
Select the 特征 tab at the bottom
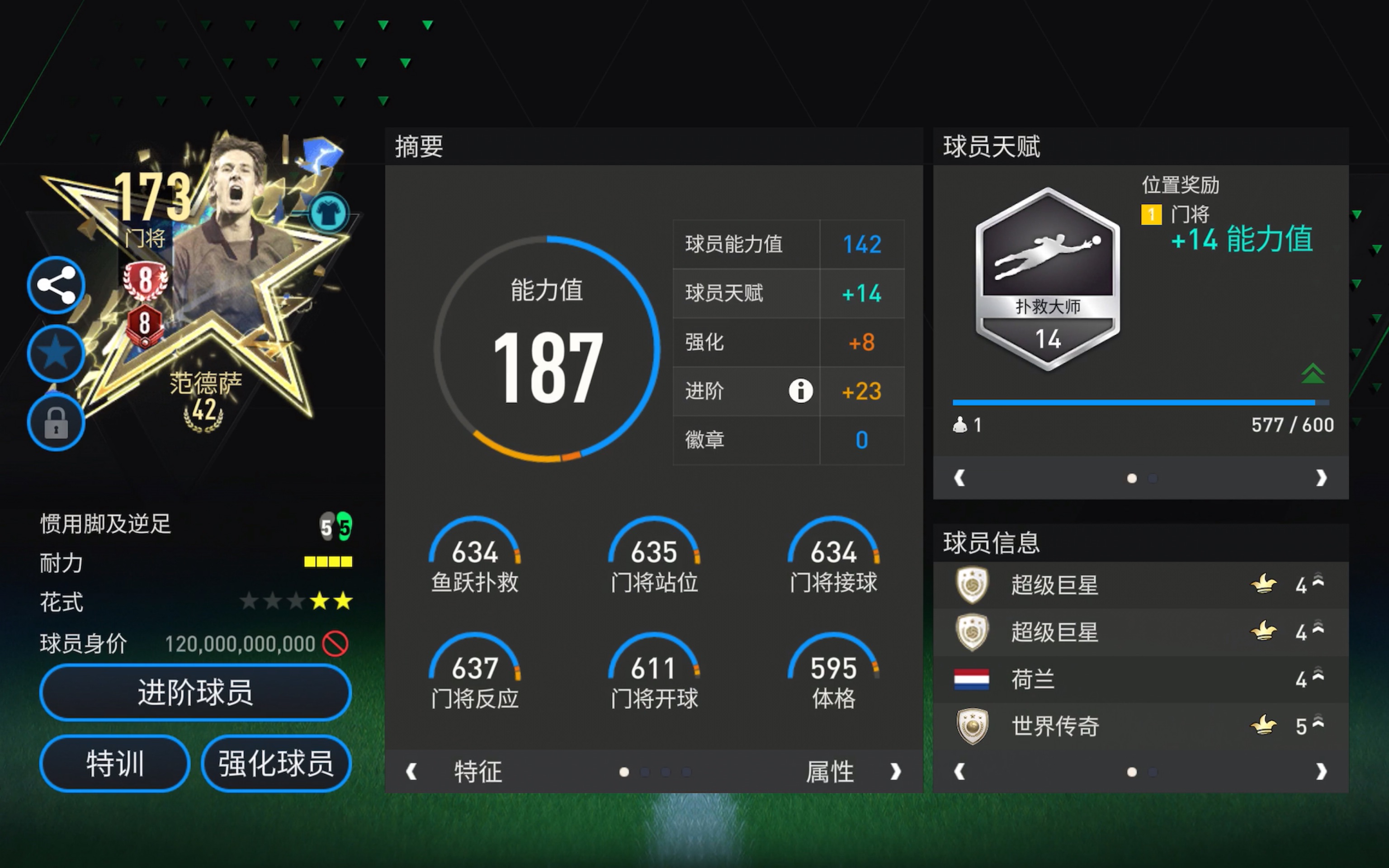click(477, 772)
